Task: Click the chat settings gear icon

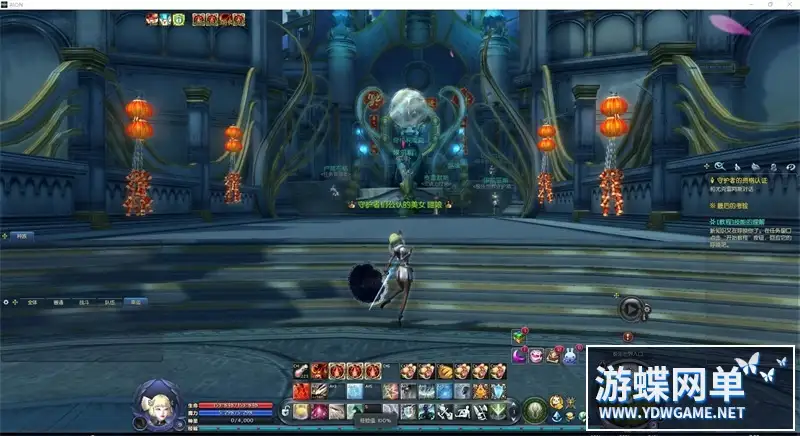Action: click(8, 300)
